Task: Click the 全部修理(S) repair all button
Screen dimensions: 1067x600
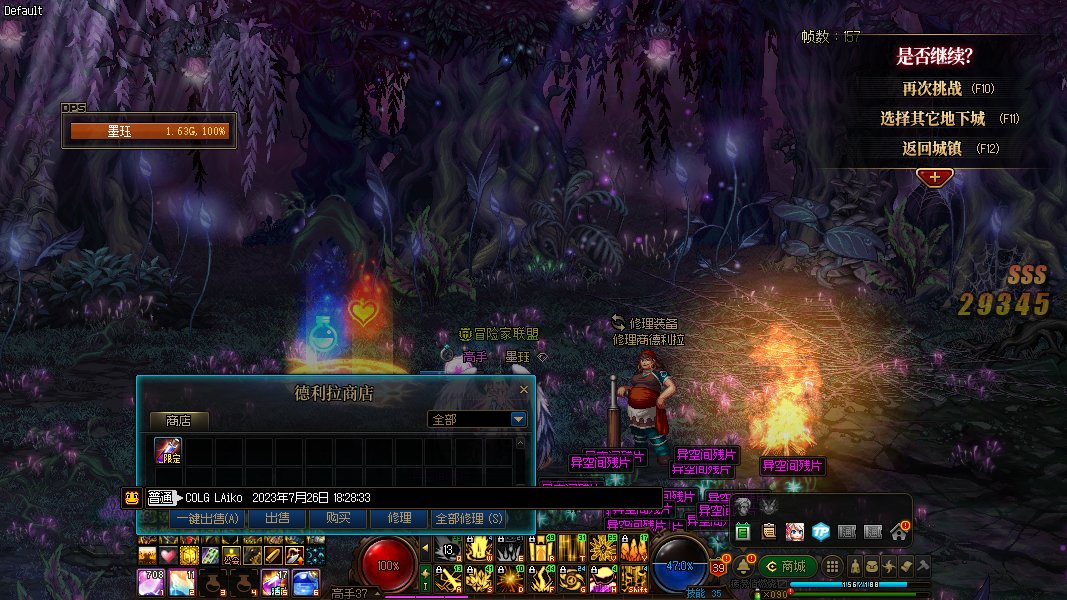Action: 468,518
